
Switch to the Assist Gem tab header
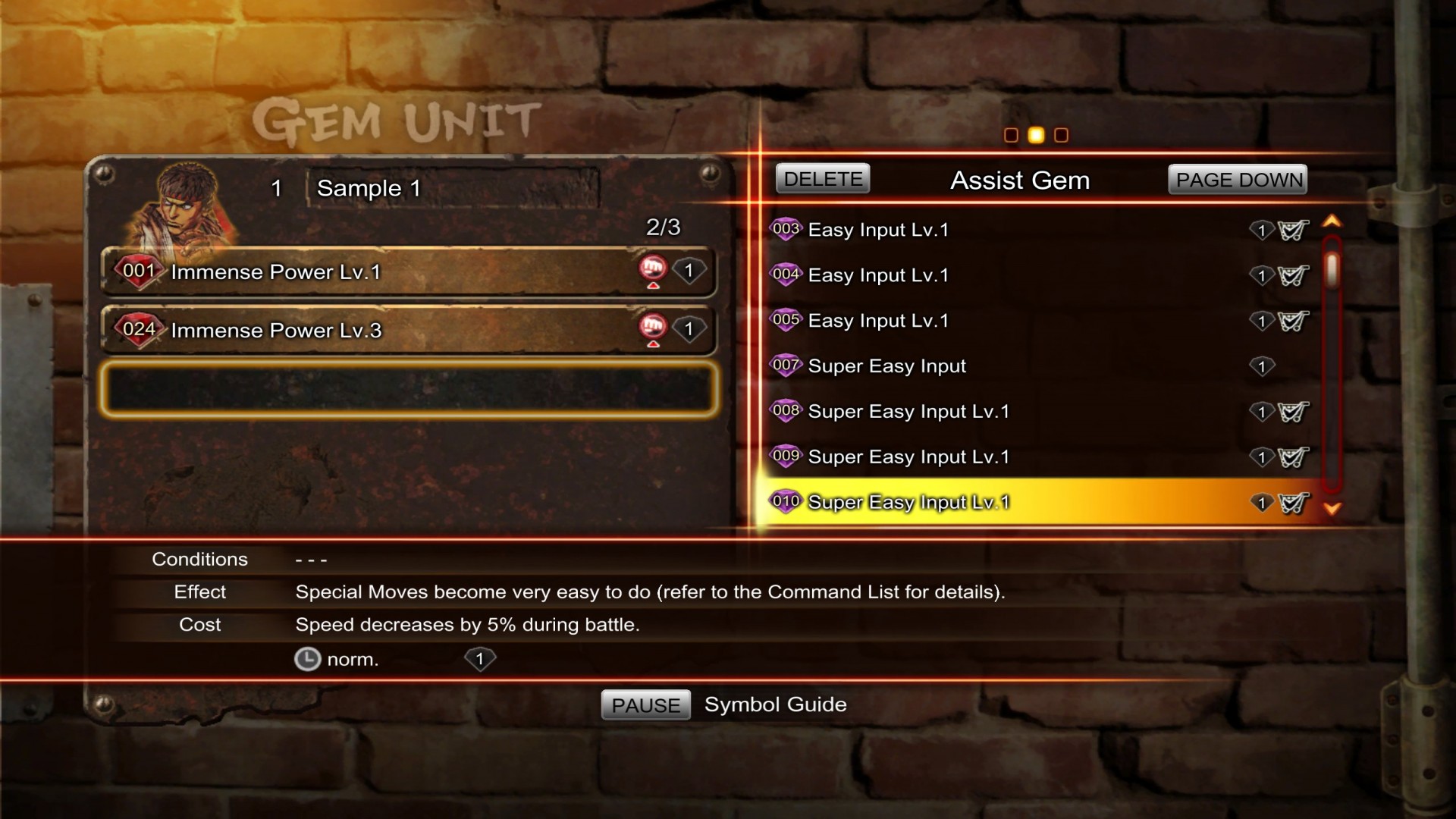[x=1020, y=180]
